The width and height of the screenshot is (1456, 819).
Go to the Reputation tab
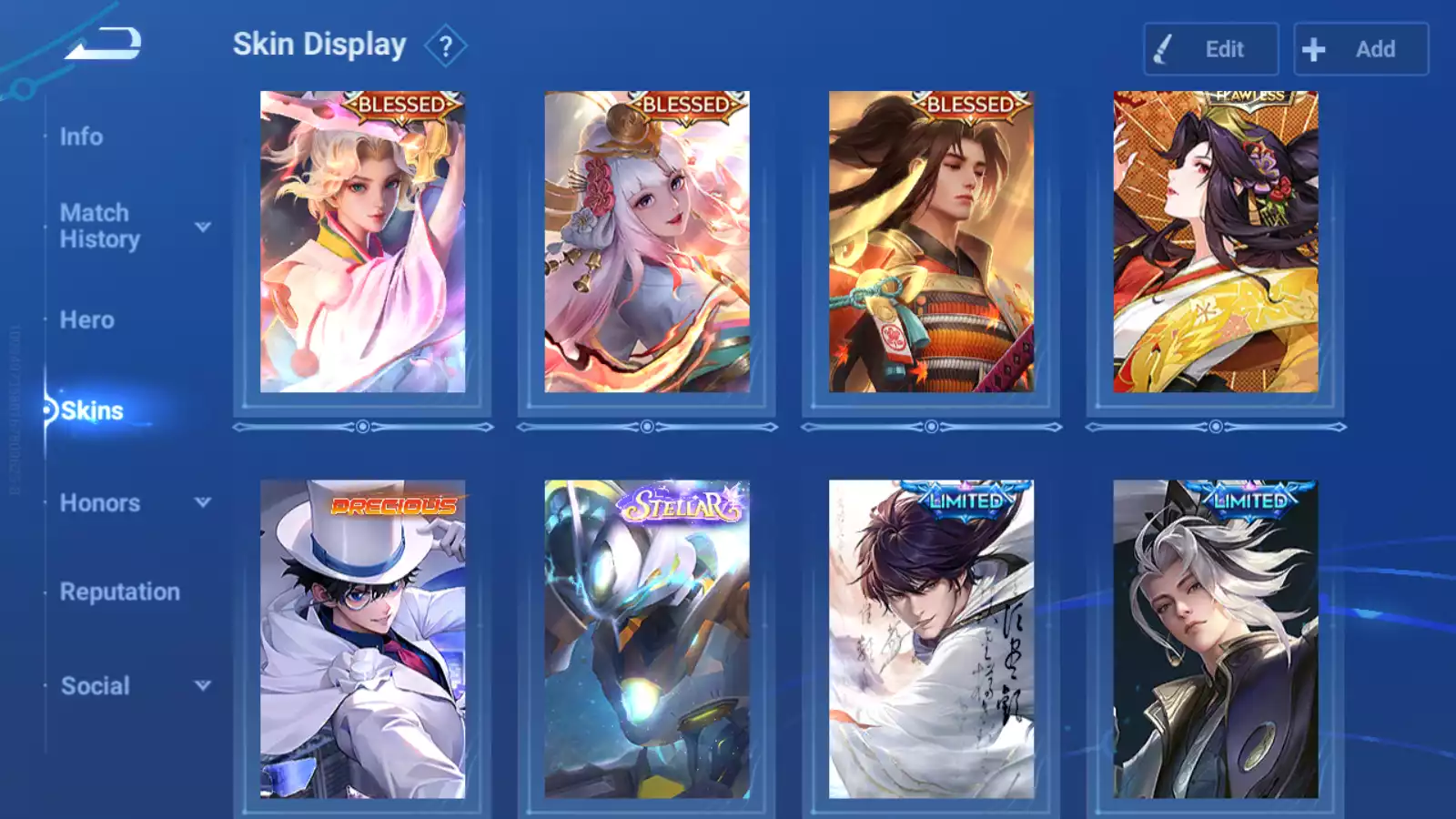point(120,592)
